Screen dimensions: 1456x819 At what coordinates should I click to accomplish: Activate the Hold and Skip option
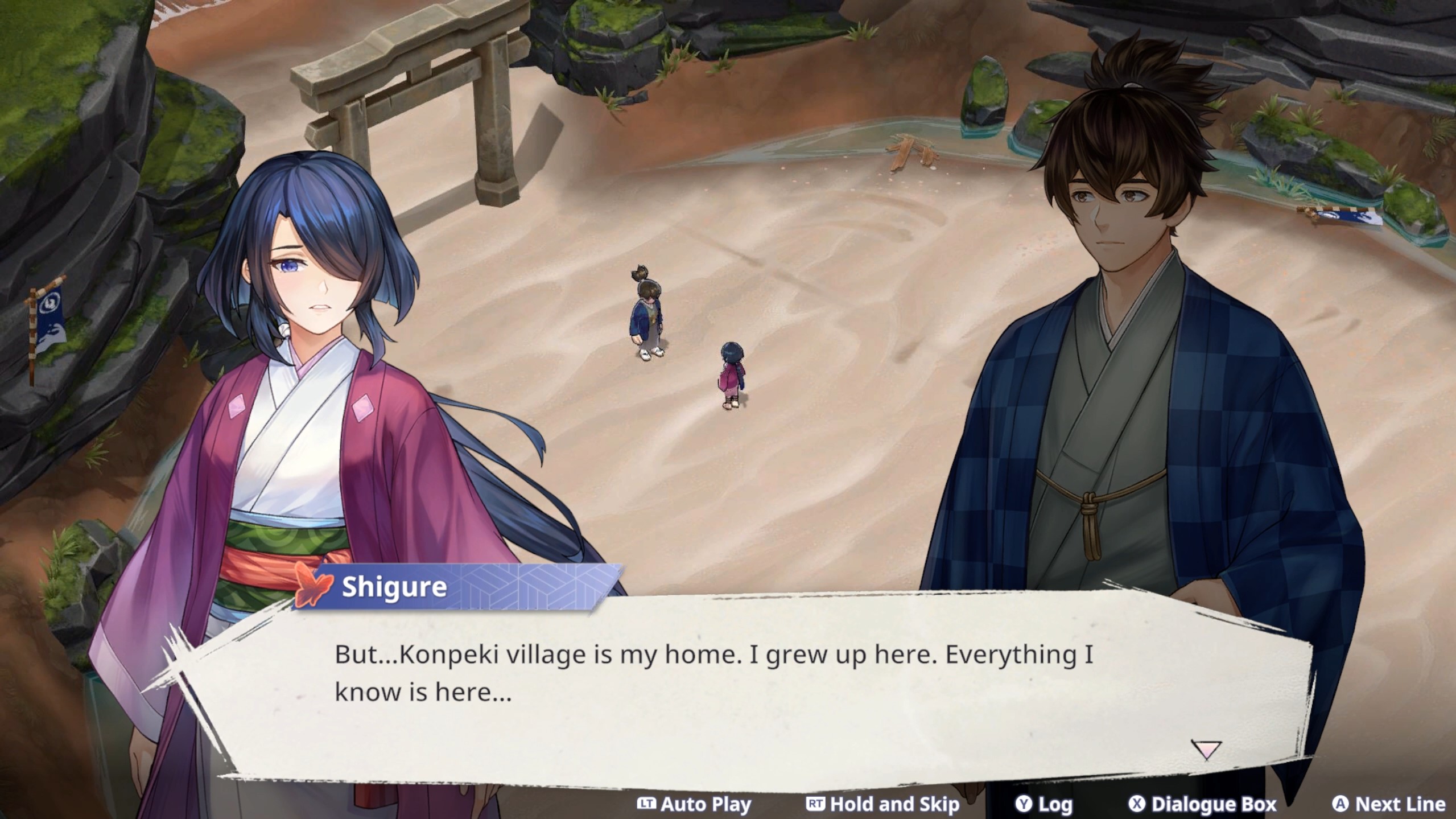(883, 804)
